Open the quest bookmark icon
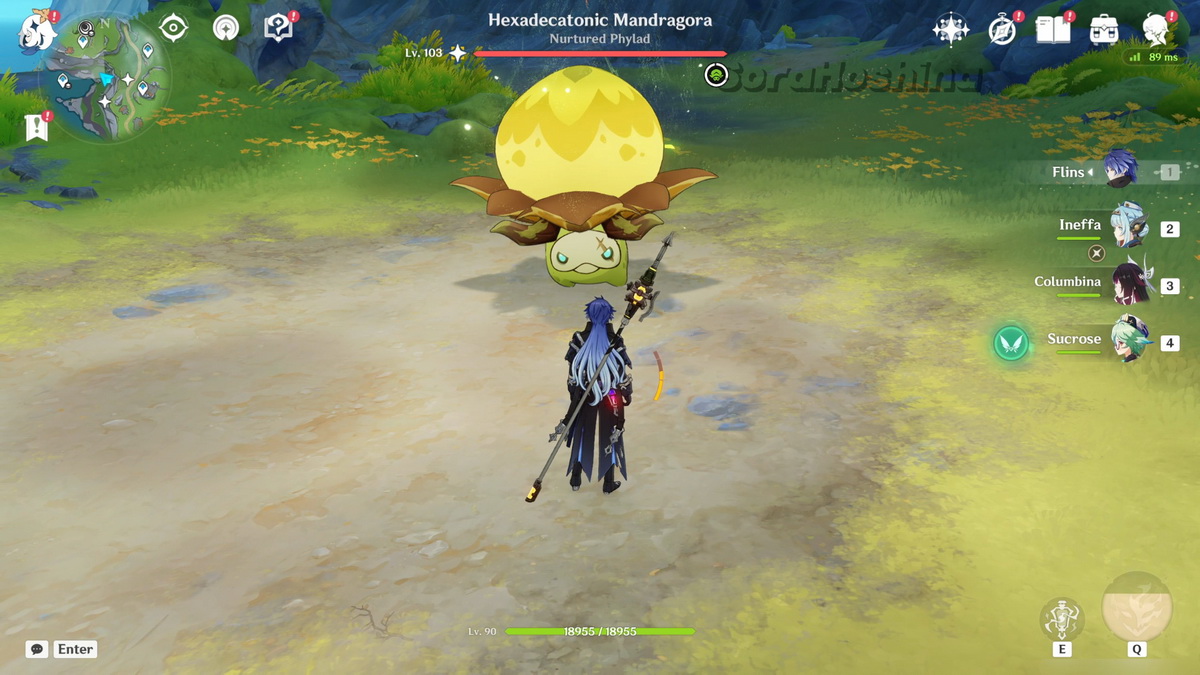This screenshot has width=1200, height=675. [36, 126]
